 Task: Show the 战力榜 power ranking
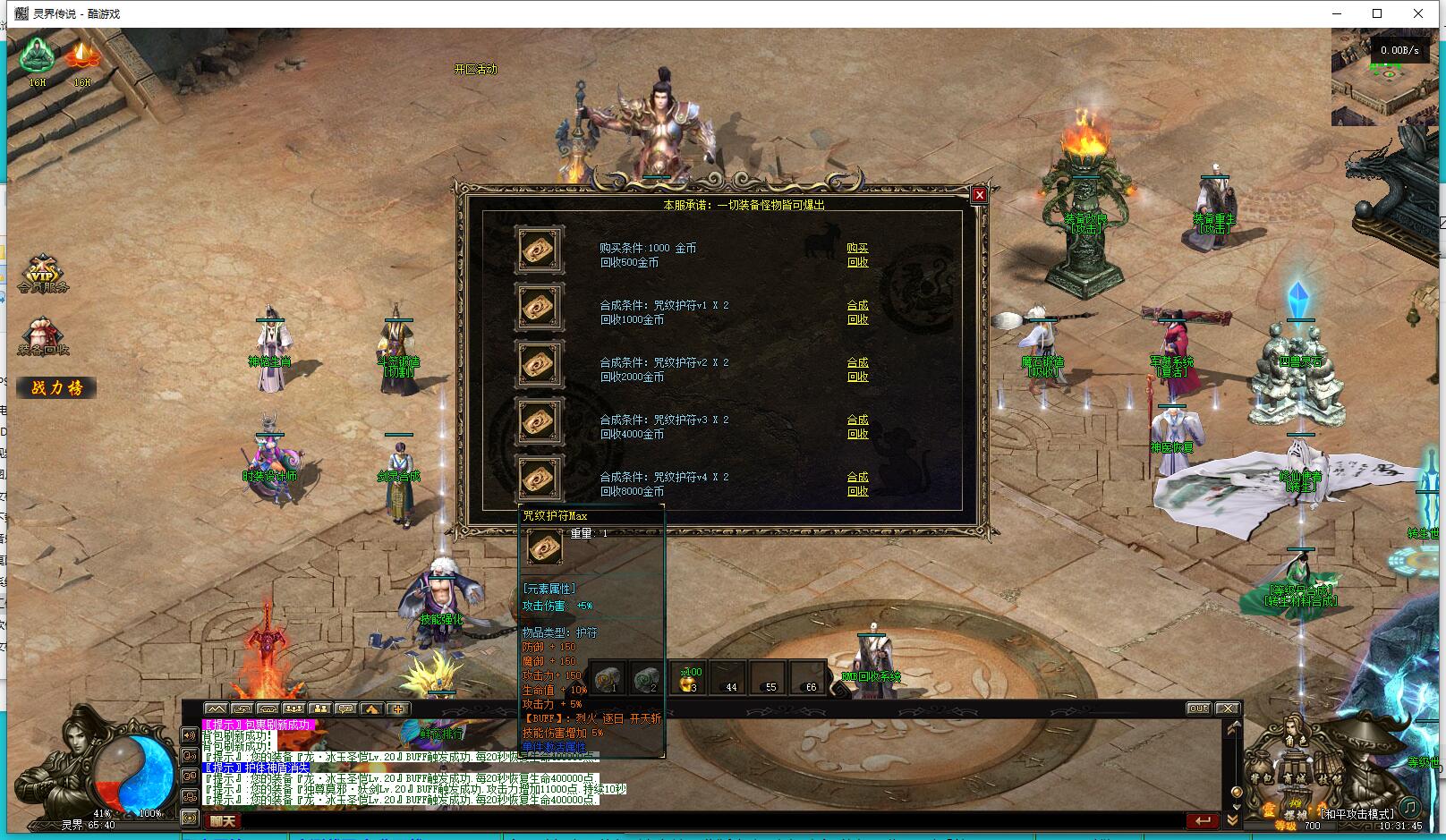(56, 387)
